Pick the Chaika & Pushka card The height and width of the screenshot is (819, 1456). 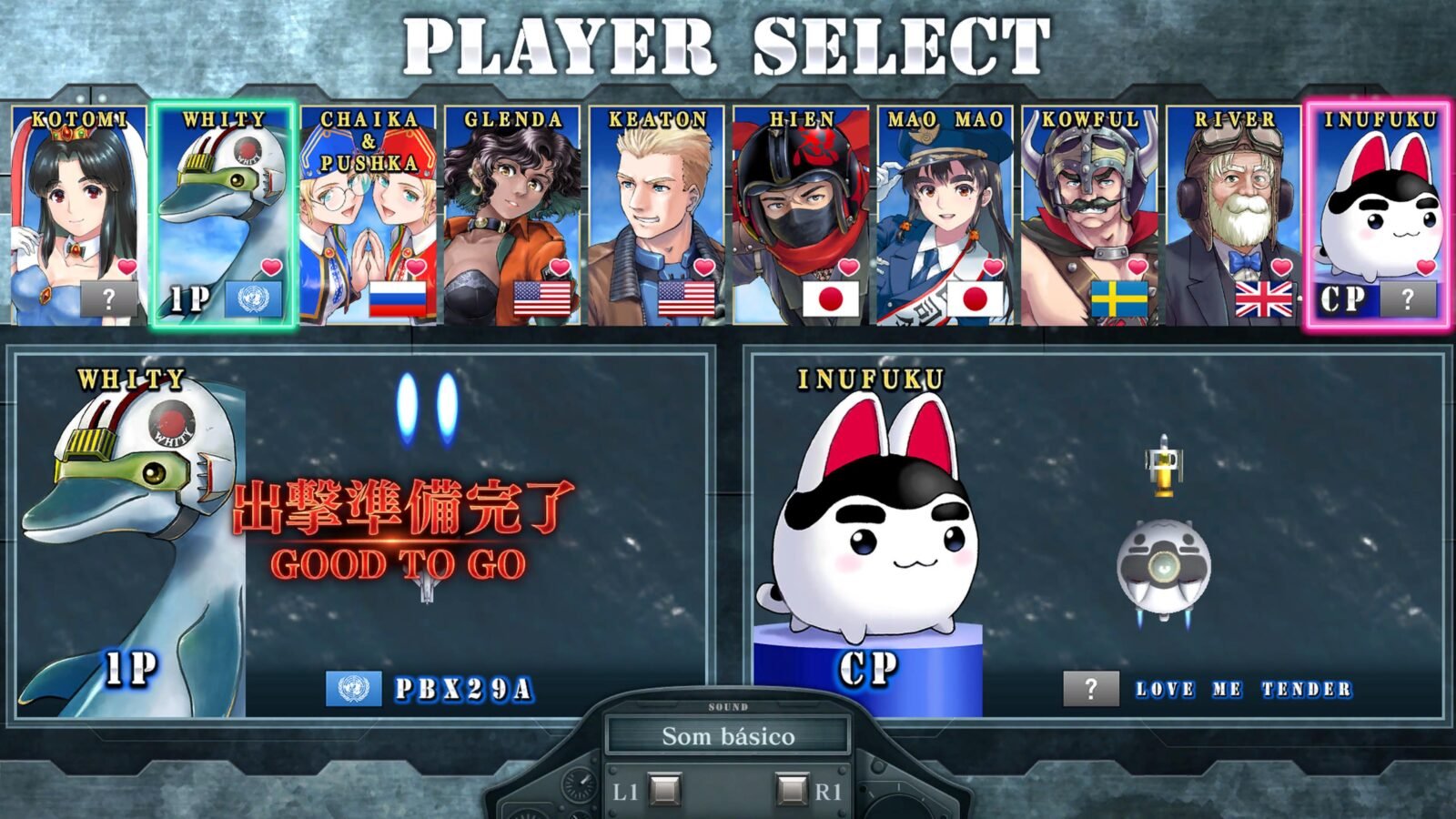[368, 216]
